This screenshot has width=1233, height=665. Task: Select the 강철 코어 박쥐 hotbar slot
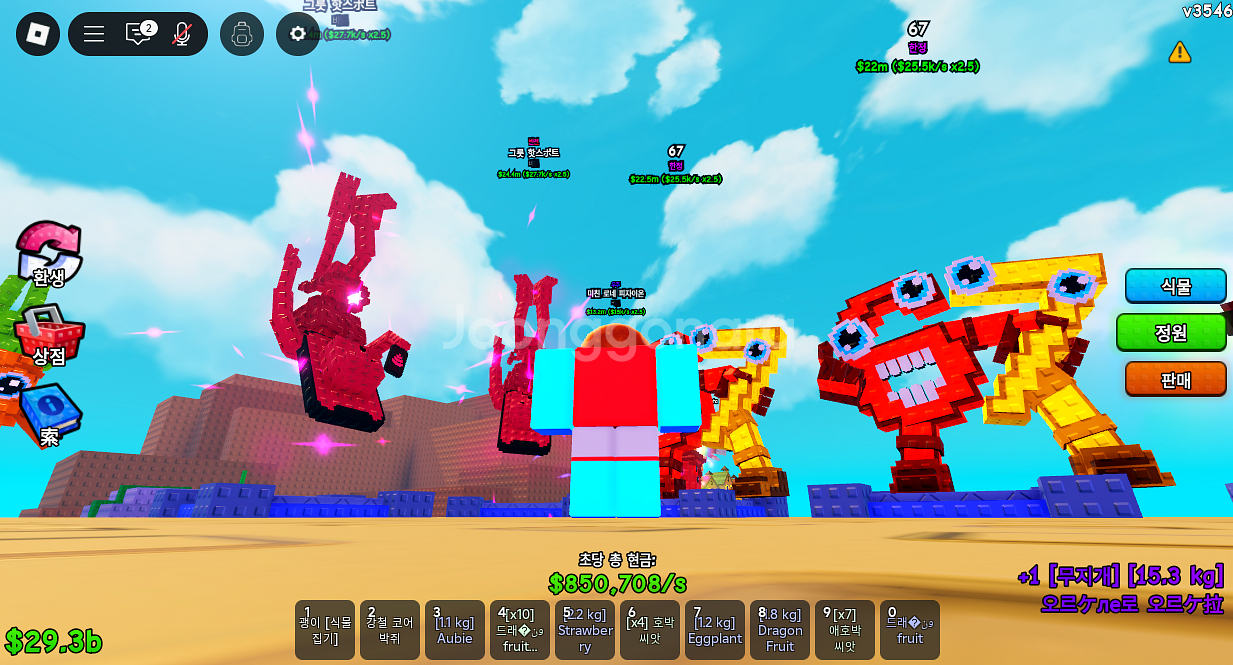[390, 630]
